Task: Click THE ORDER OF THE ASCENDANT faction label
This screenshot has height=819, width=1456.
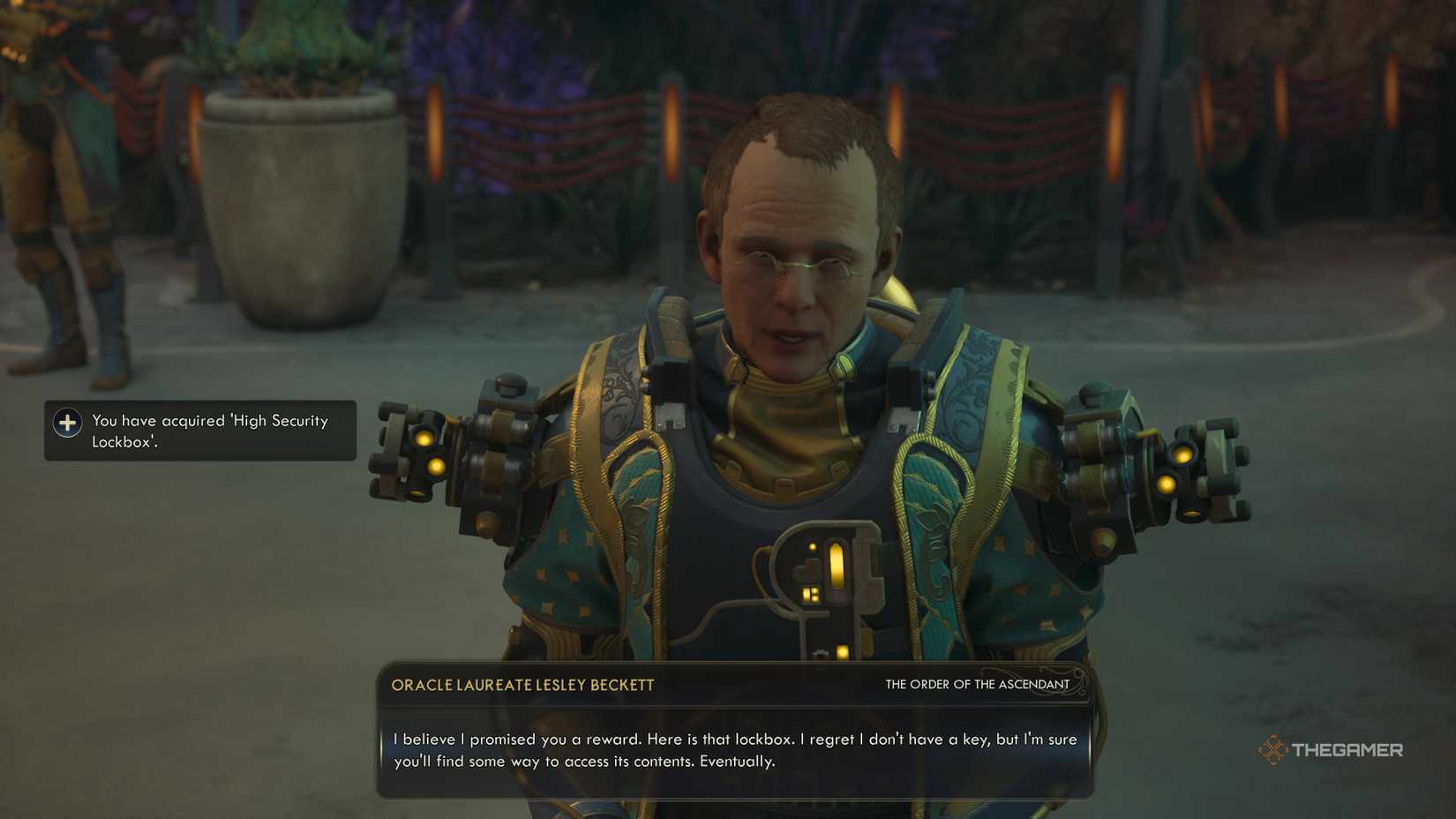Action: pyautogui.click(x=976, y=684)
